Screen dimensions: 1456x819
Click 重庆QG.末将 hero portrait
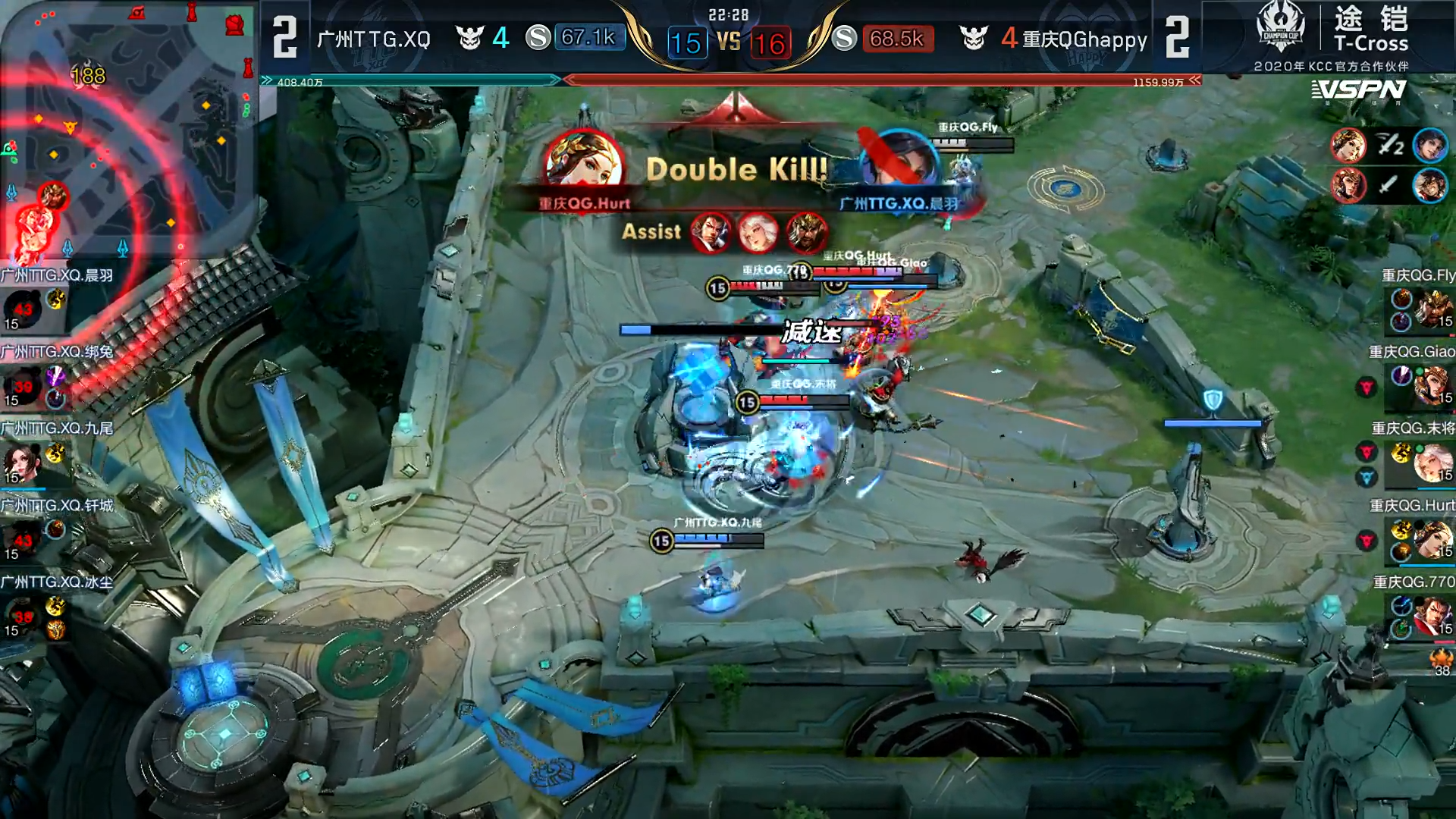click(1432, 463)
